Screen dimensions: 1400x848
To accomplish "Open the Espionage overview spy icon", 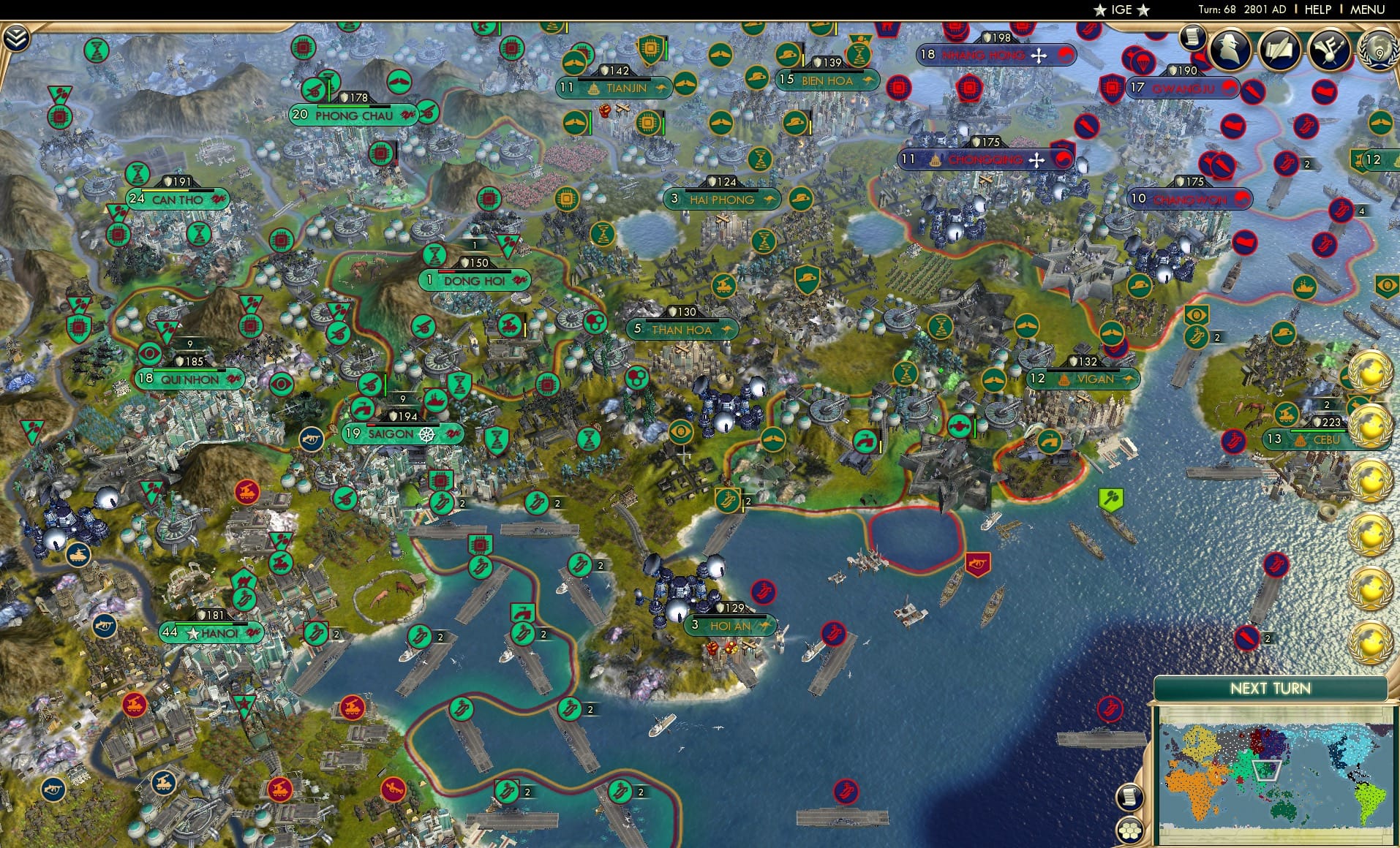I will tap(1229, 50).
